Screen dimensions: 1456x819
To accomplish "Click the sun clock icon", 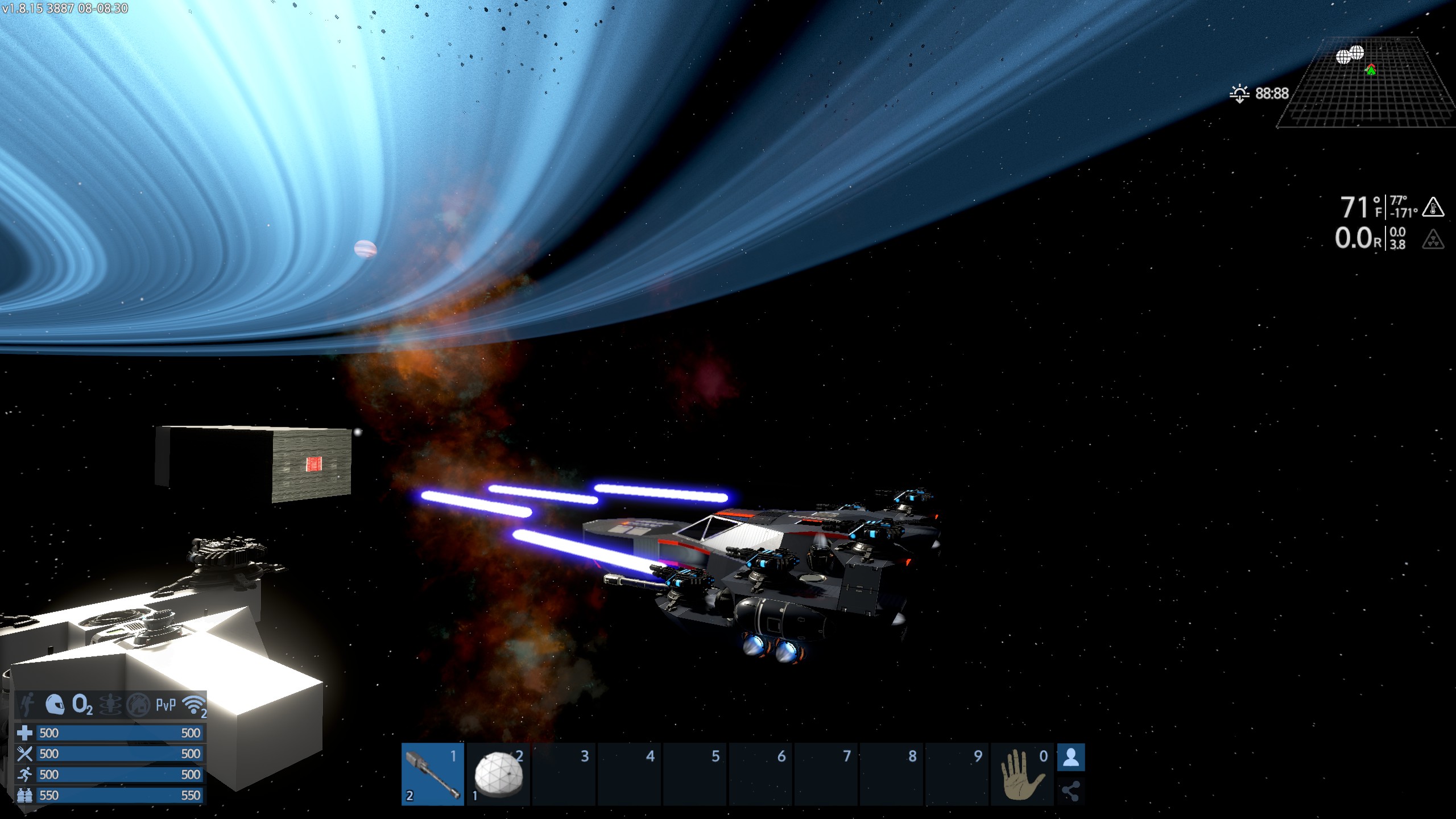I will [x=1239, y=93].
